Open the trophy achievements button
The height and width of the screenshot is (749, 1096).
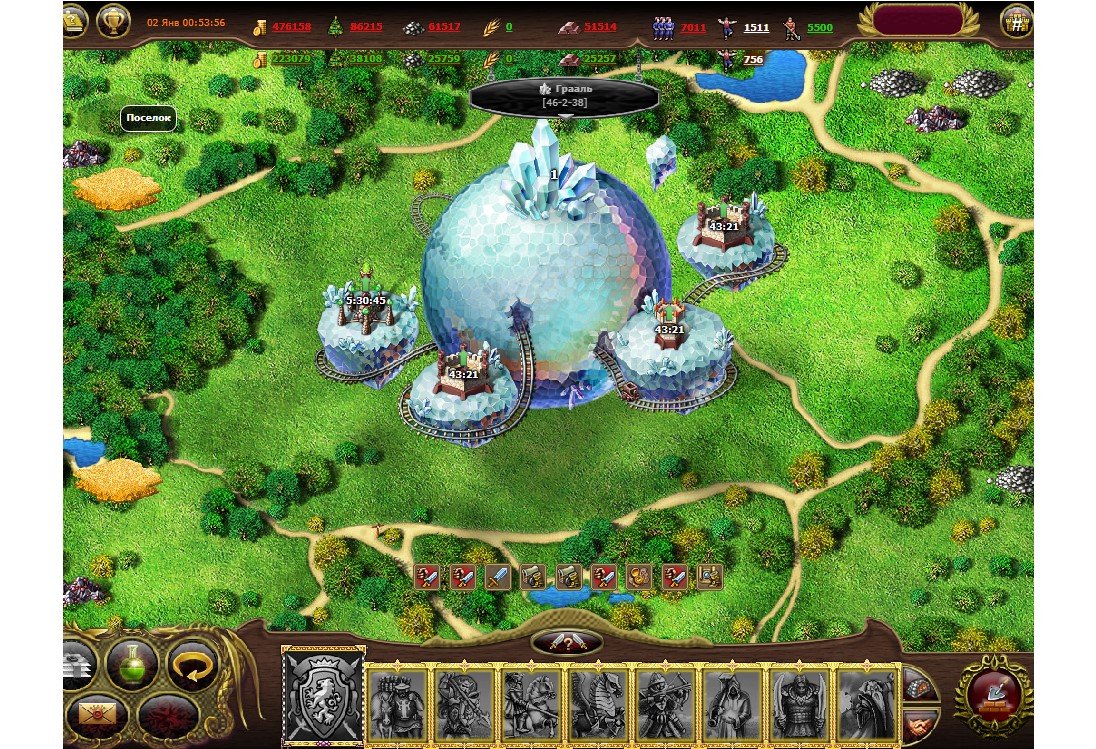(x=114, y=20)
